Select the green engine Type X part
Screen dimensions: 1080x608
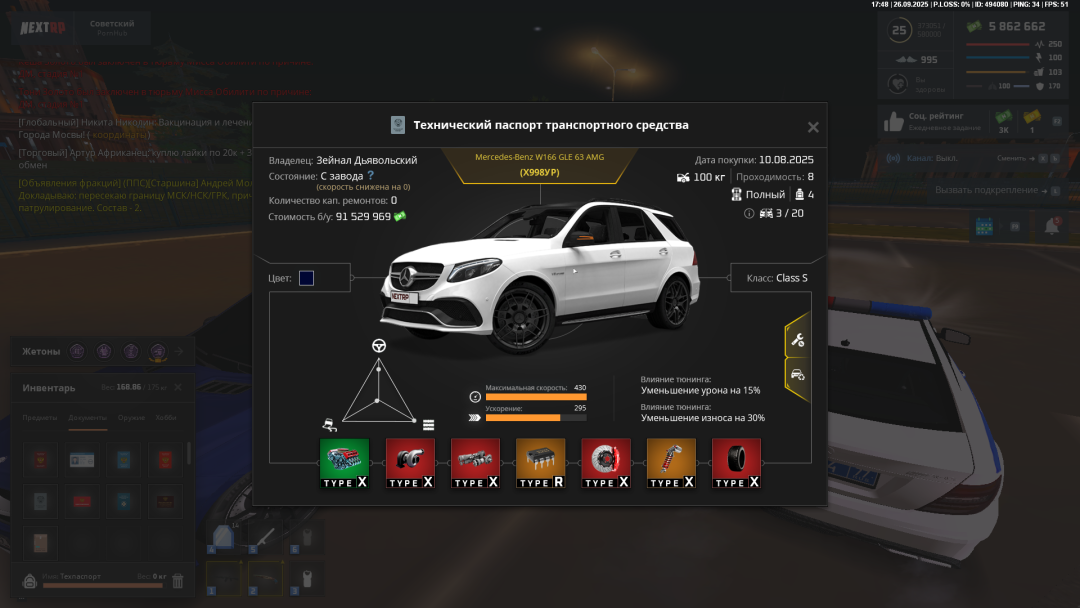344,464
